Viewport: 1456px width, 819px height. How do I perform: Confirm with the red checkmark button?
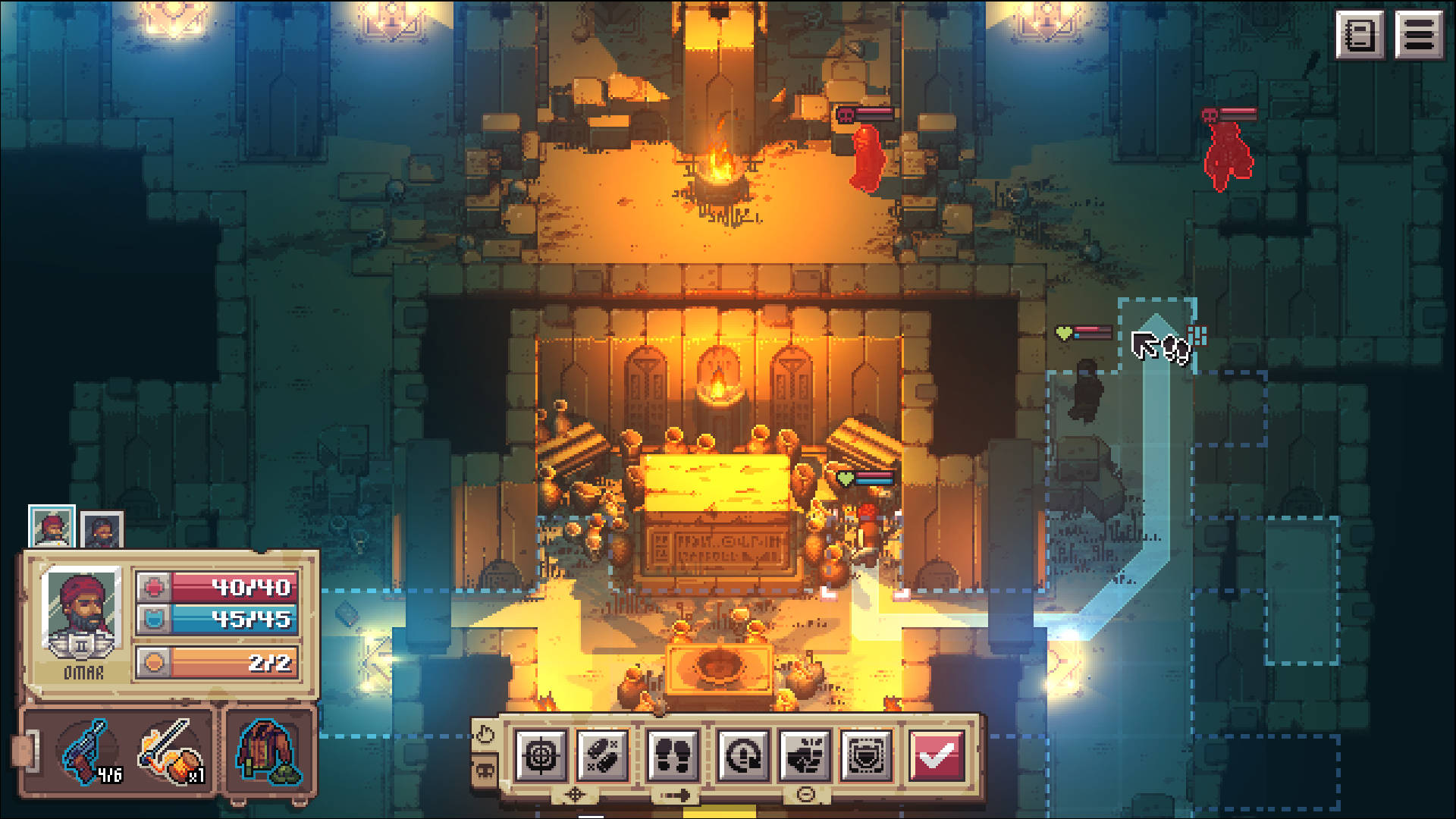(x=937, y=755)
